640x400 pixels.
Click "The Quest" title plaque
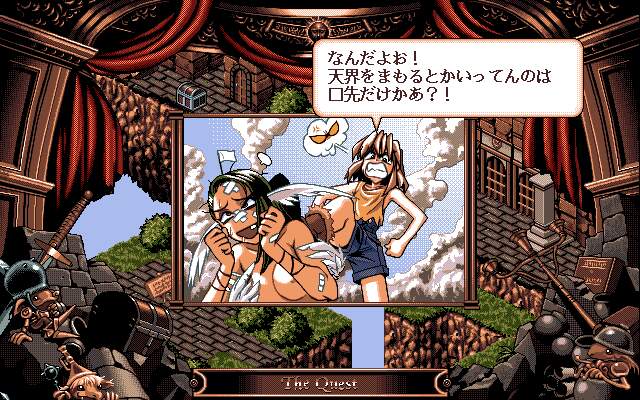[320, 382]
